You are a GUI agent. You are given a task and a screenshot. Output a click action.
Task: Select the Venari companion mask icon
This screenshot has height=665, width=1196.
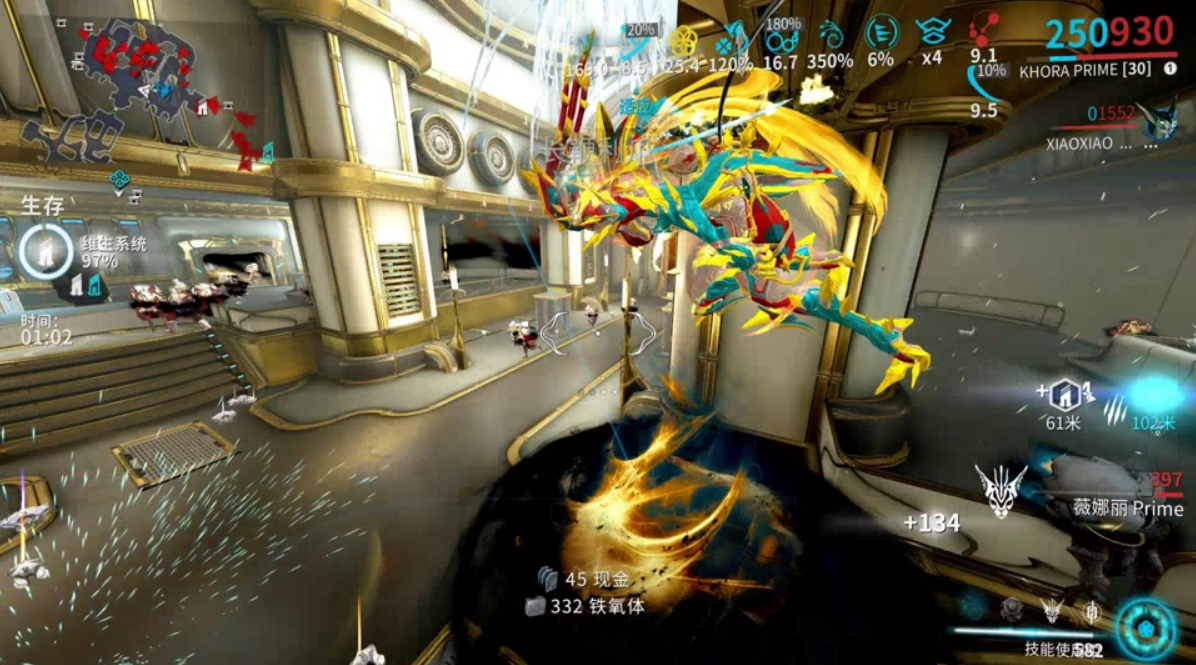[1000, 492]
